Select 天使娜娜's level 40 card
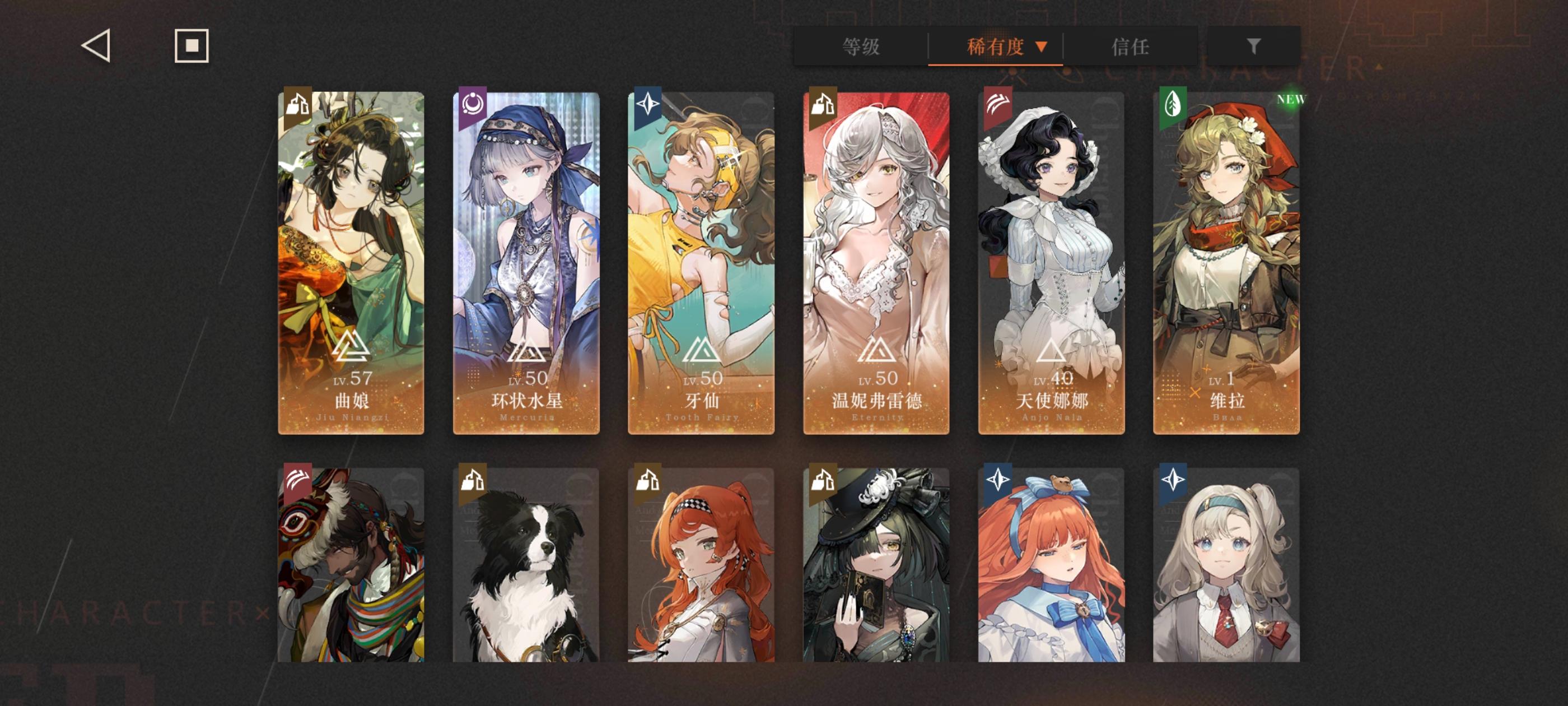The height and width of the screenshot is (706, 1568). pos(1053,262)
